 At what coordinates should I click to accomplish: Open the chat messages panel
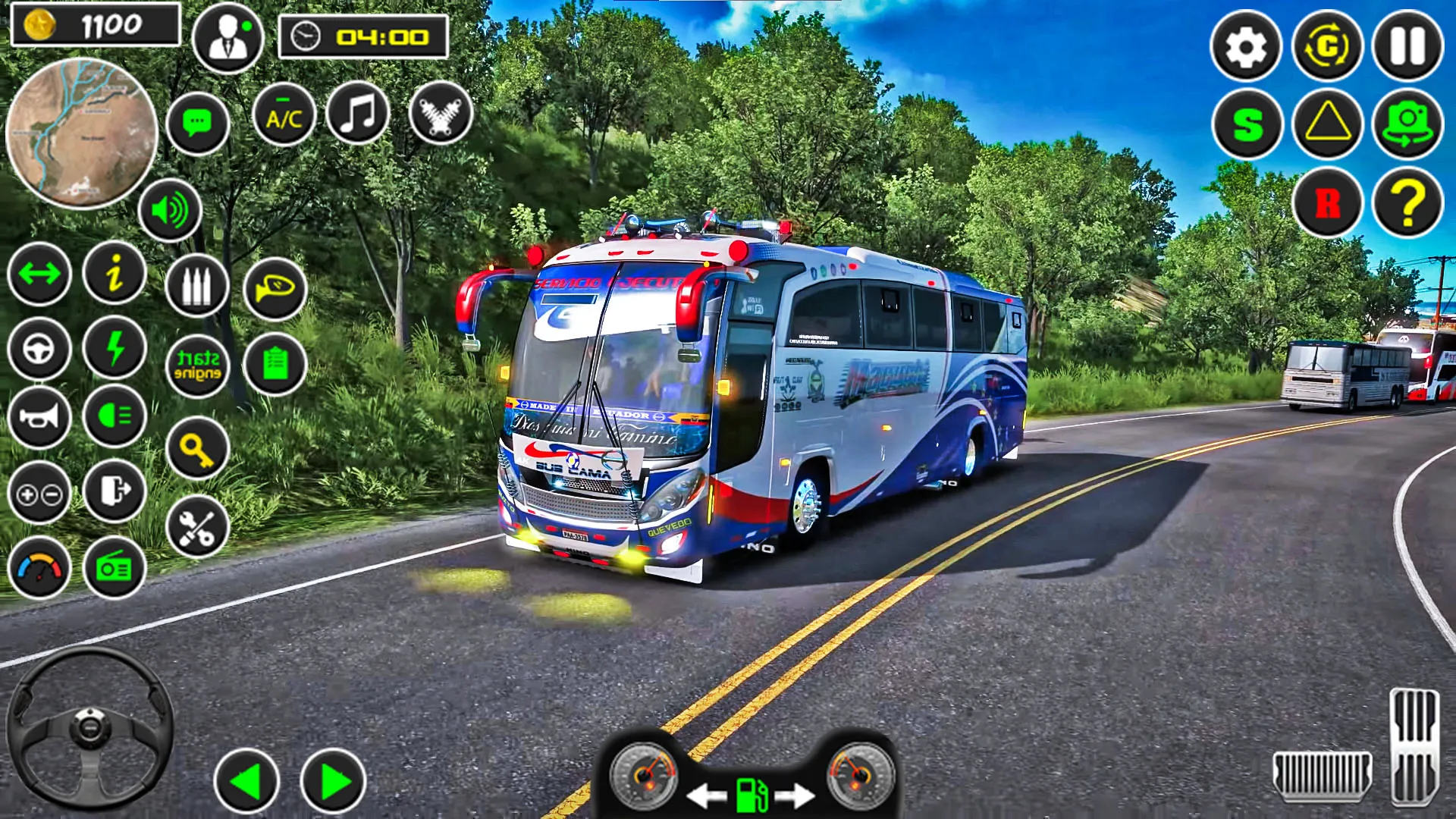[197, 120]
